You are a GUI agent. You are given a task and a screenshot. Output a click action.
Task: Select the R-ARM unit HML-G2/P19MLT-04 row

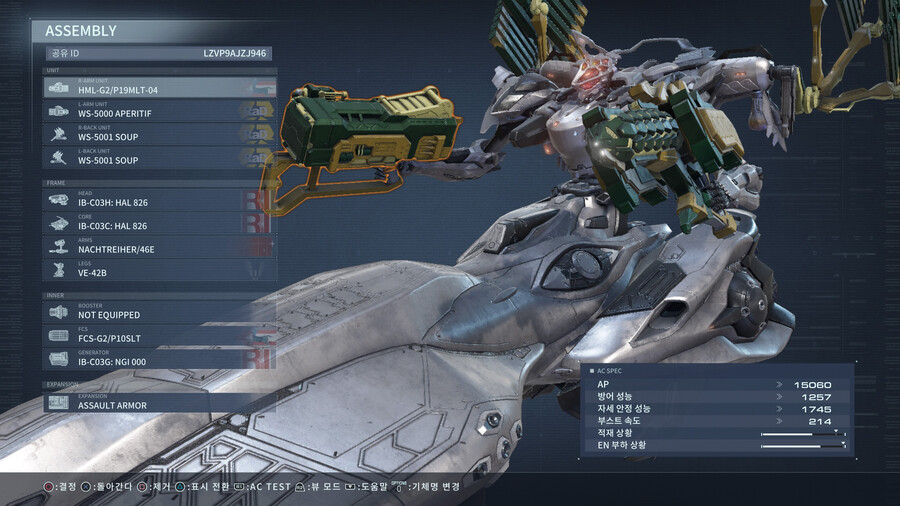pyautogui.click(x=159, y=87)
